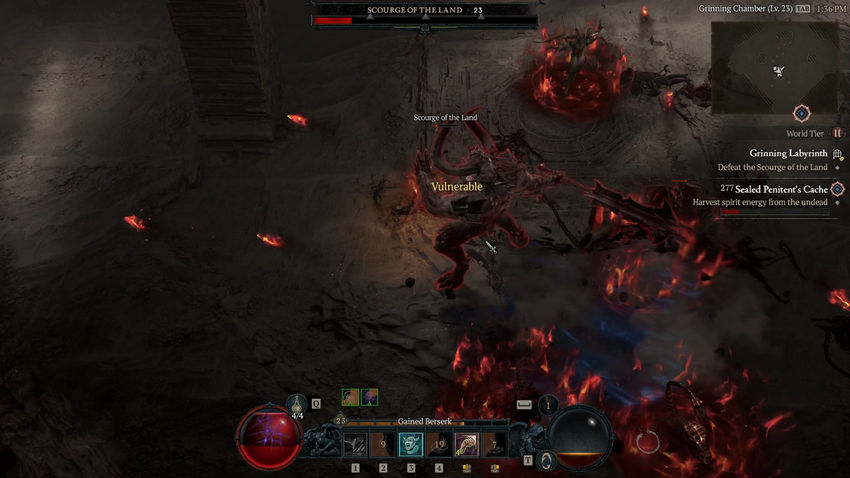Use the fist strike skill
The image size is (850, 478).
(x=467, y=444)
